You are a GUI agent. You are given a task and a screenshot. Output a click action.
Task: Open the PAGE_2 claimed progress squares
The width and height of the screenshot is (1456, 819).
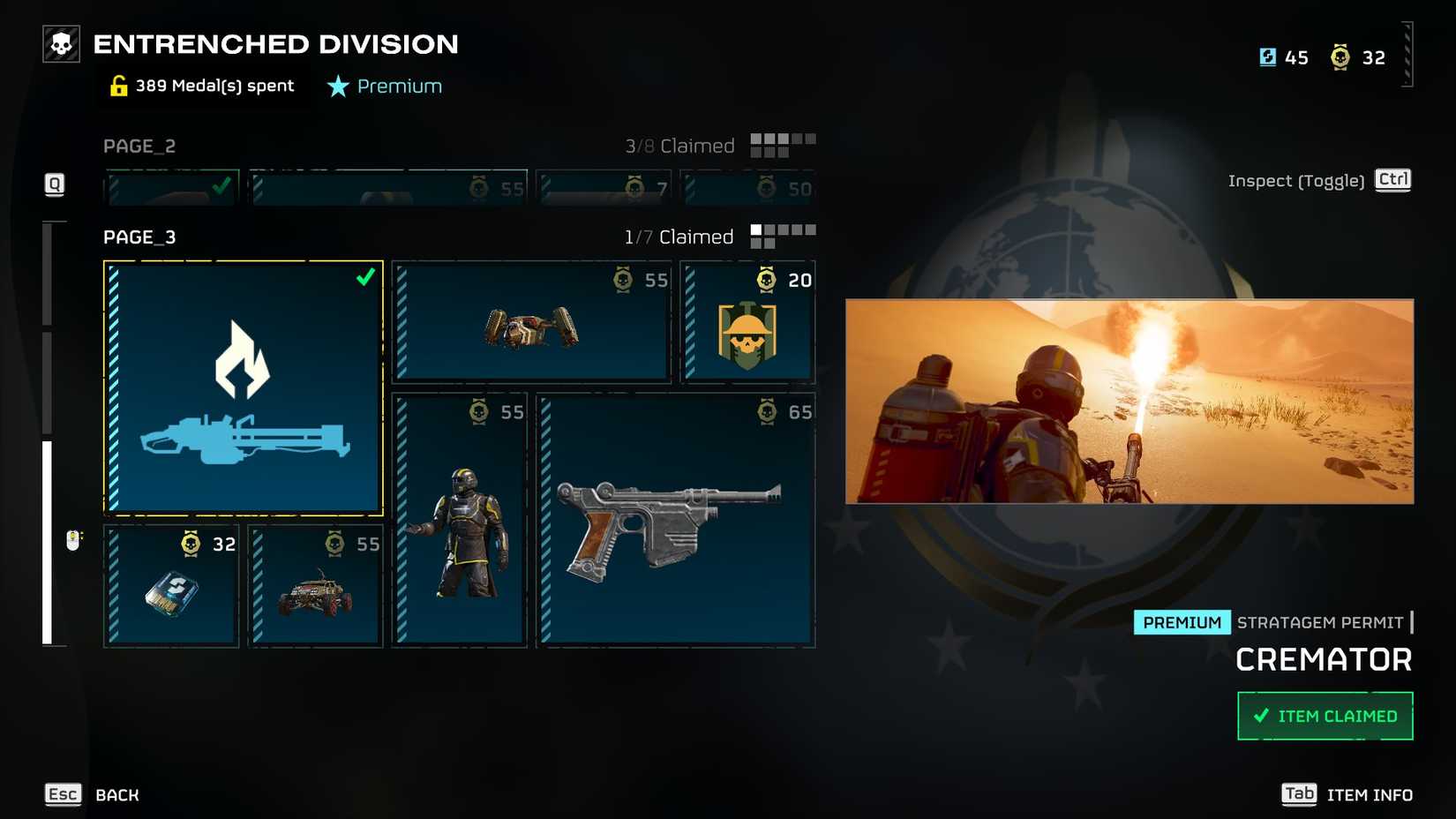[780, 144]
